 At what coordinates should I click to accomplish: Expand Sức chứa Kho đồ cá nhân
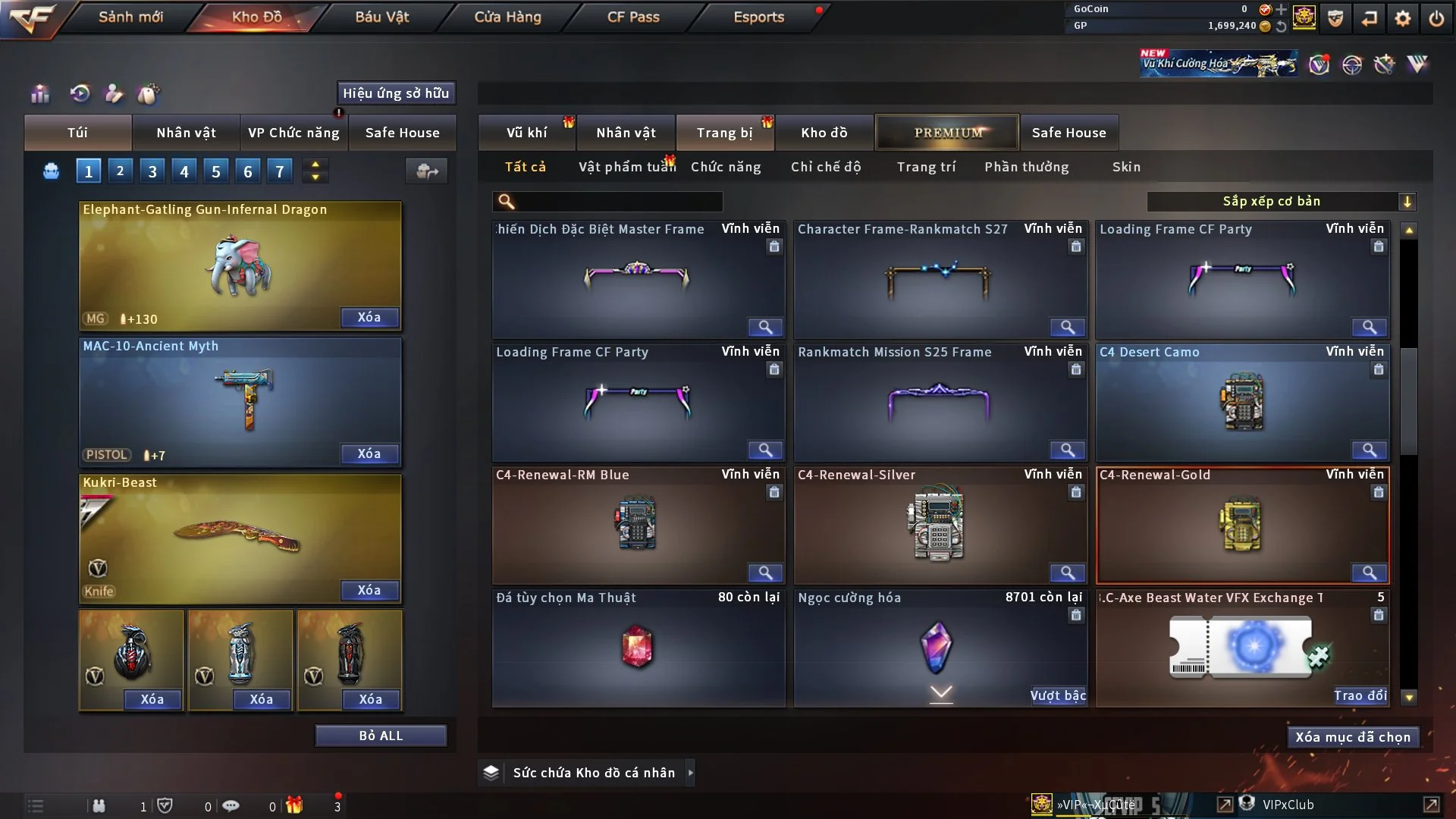(x=690, y=773)
